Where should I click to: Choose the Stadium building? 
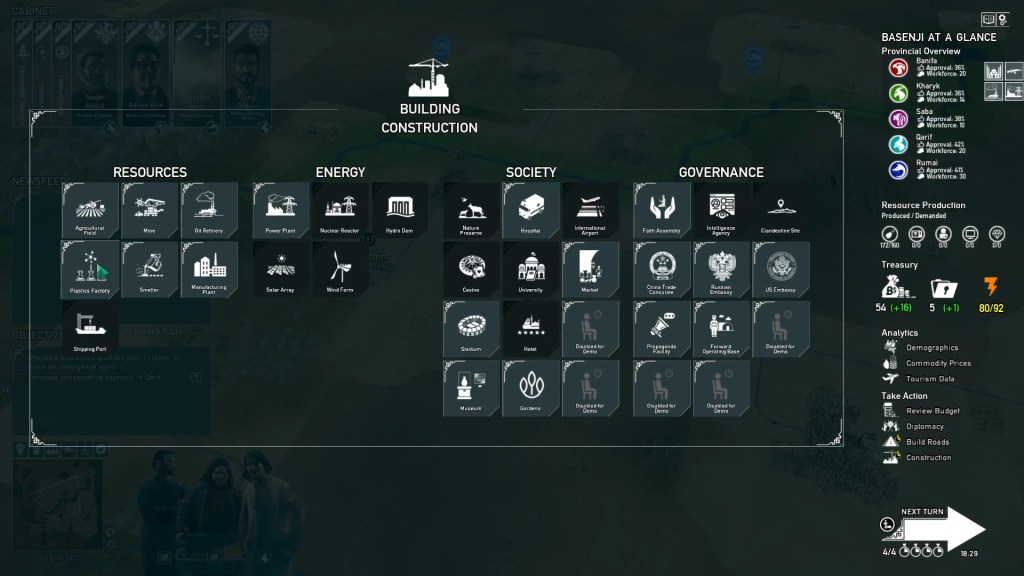471,328
